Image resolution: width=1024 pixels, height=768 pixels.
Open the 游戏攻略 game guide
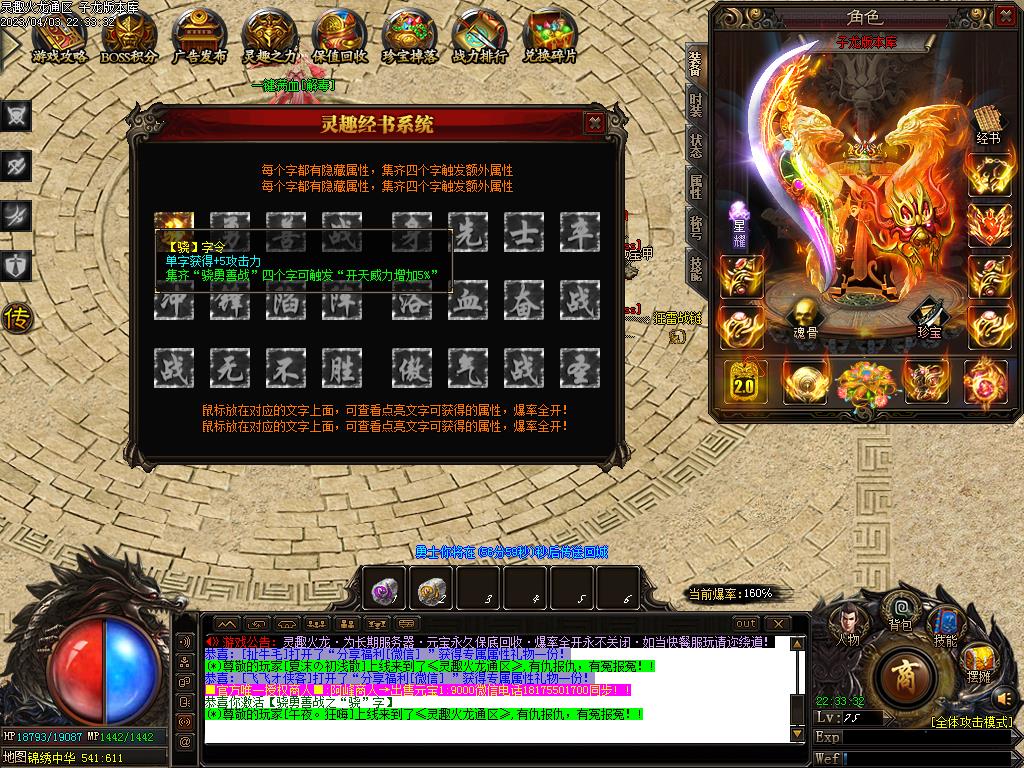(59, 38)
